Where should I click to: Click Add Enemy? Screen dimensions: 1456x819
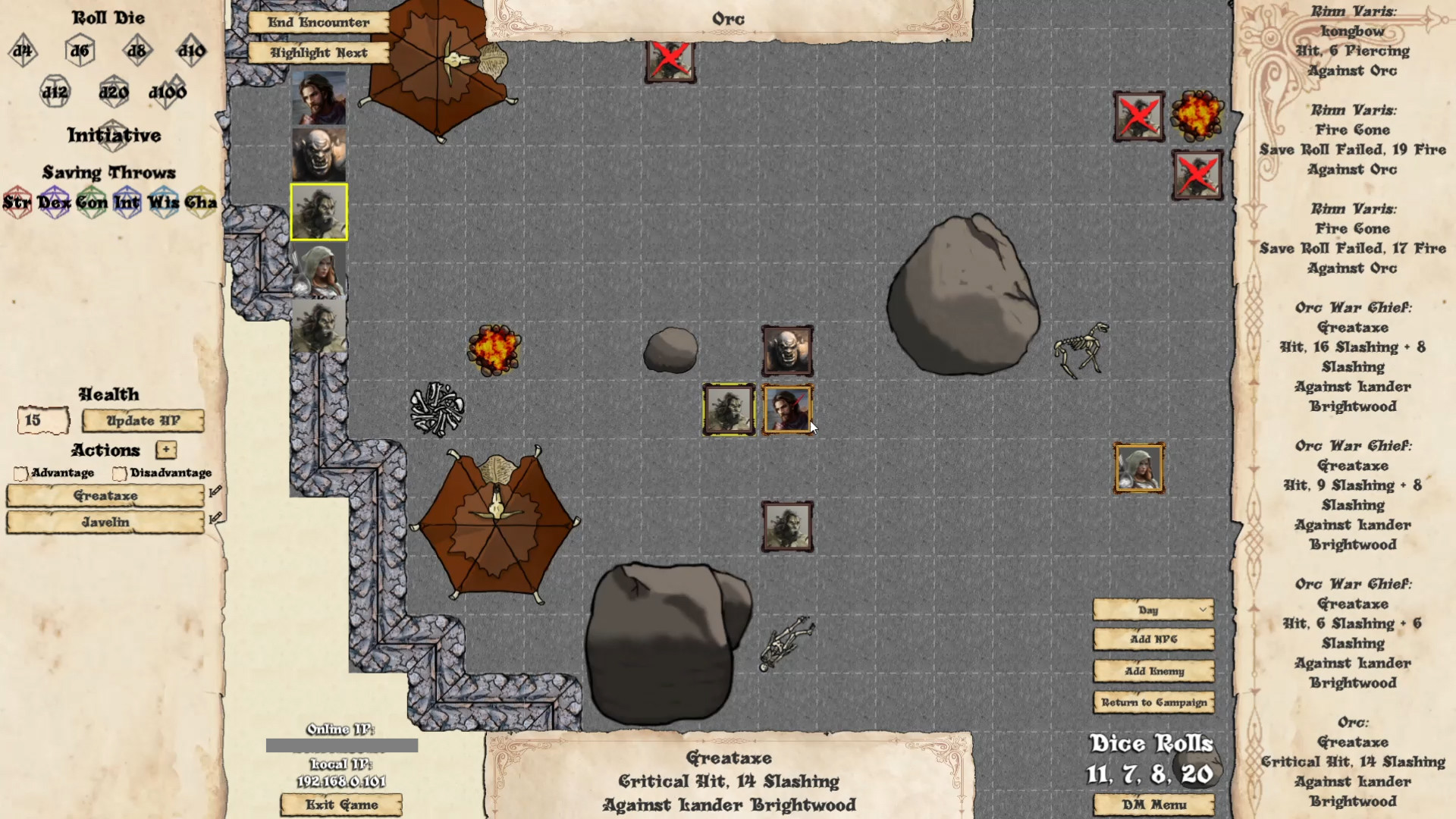(1153, 671)
